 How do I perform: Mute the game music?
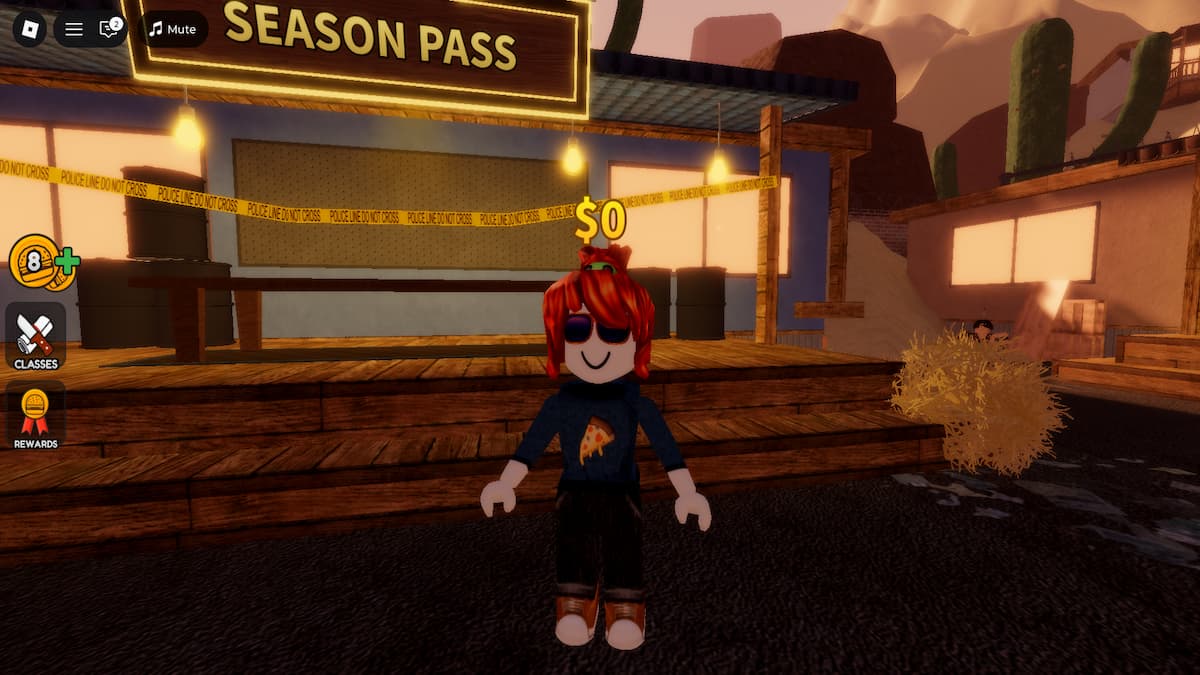173,29
